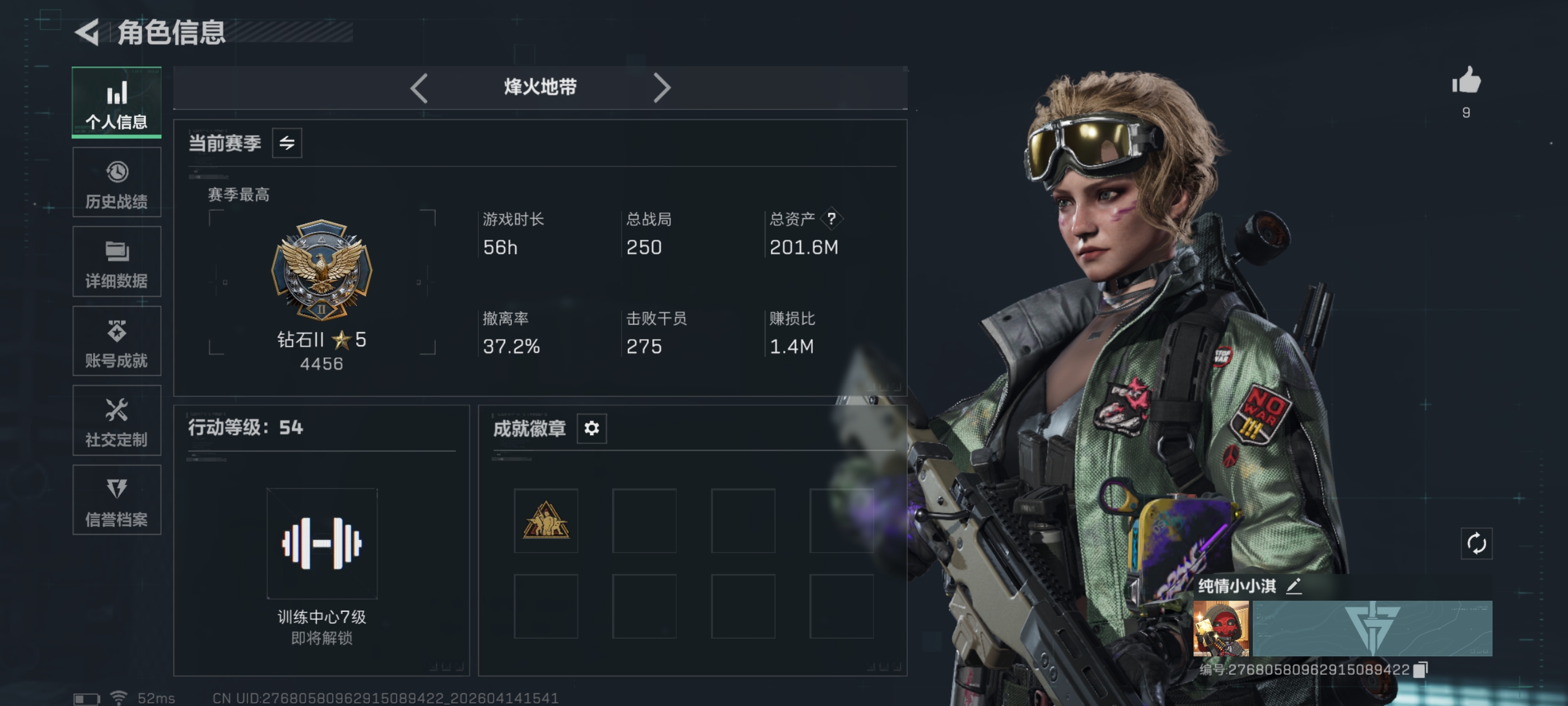The width and height of the screenshot is (1568, 706).
Task: Select the triangular gold achievement badge
Action: click(x=545, y=520)
